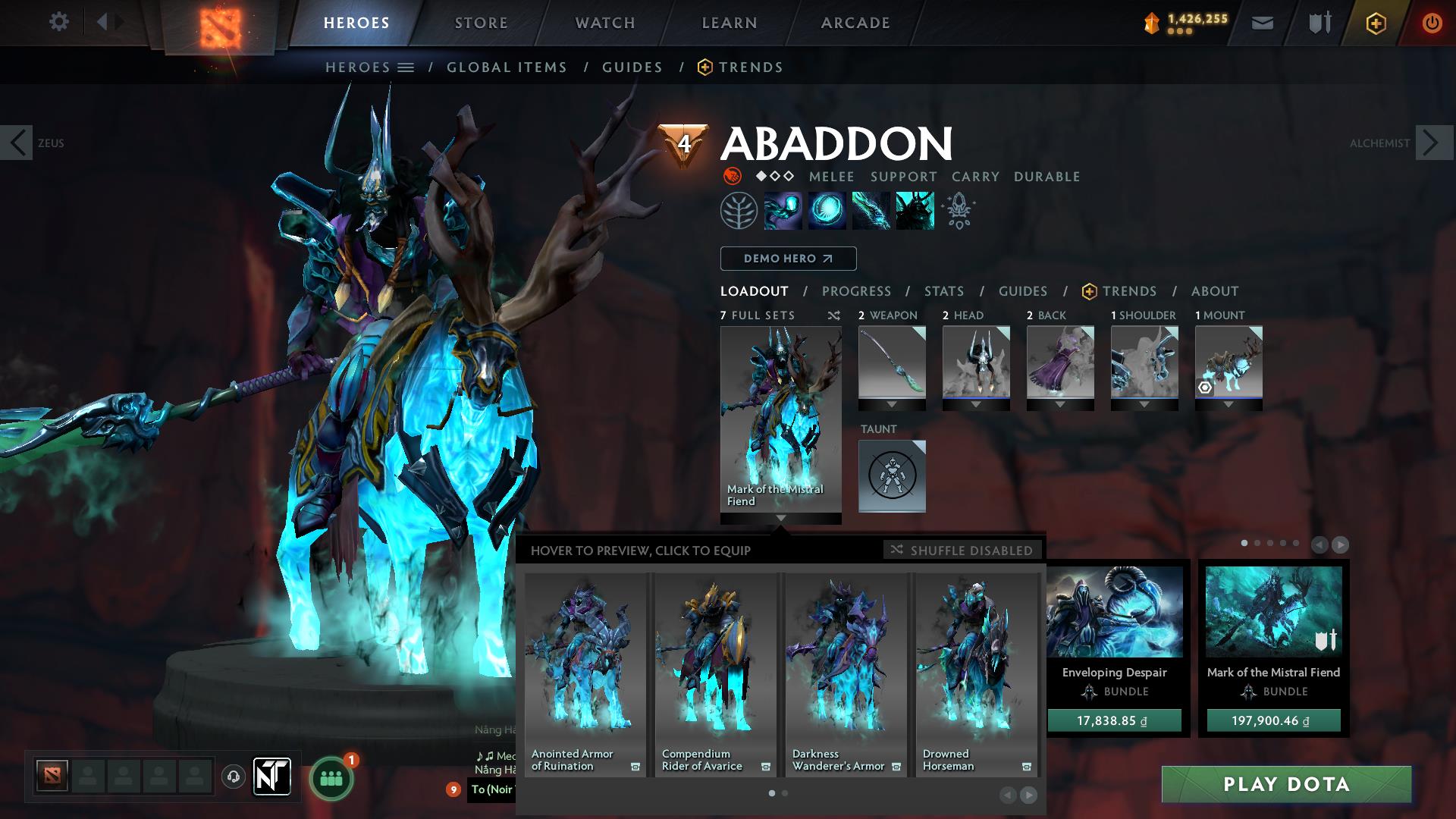The image size is (1456, 819).
Task: Switch to the STATS tab
Action: coord(943,290)
